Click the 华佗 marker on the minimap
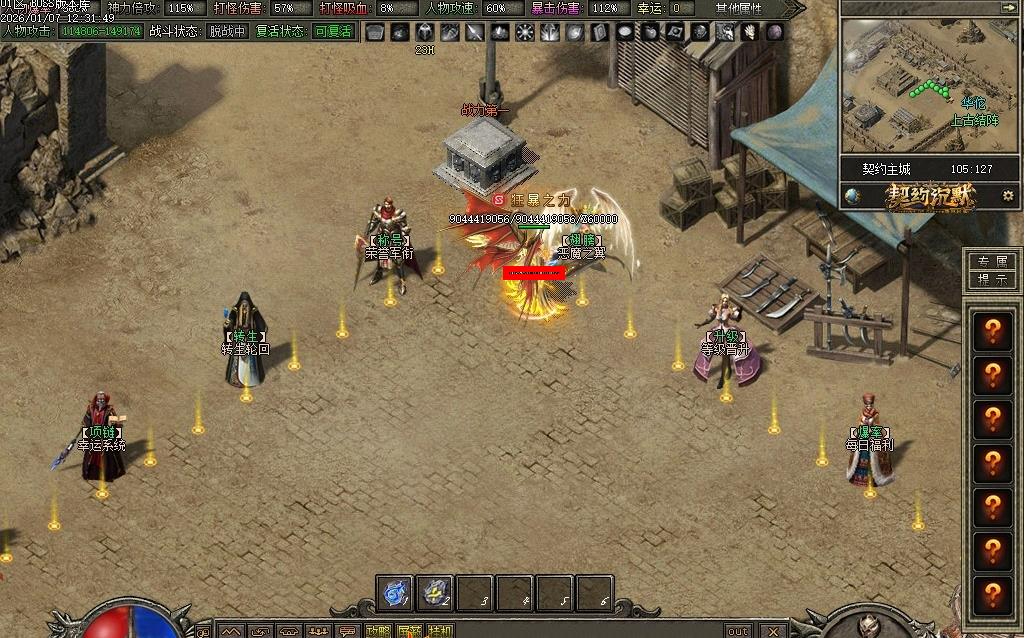Viewport: 1028px width, 638px height. (x=973, y=103)
